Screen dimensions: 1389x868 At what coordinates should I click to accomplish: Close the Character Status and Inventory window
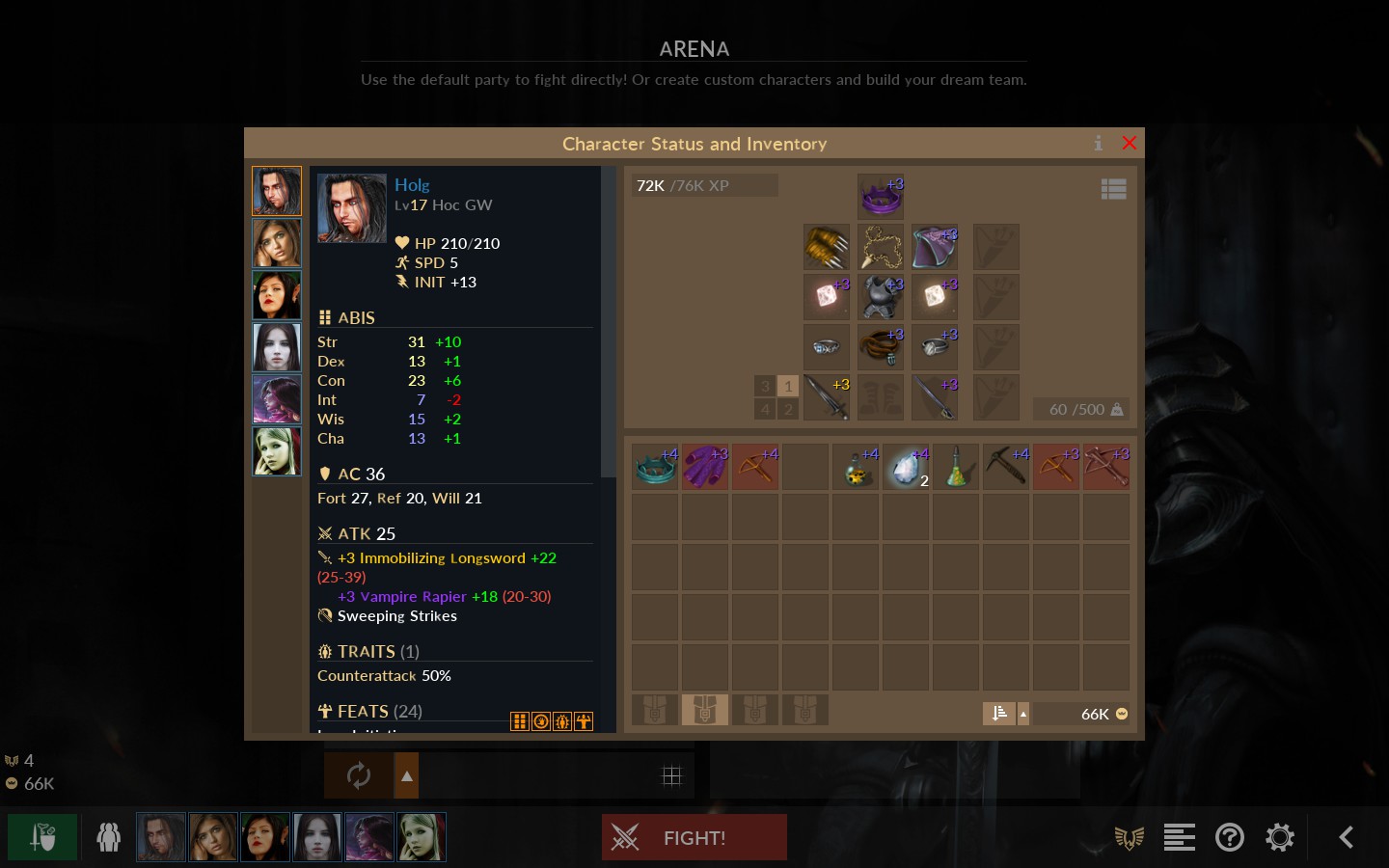tap(1130, 144)
